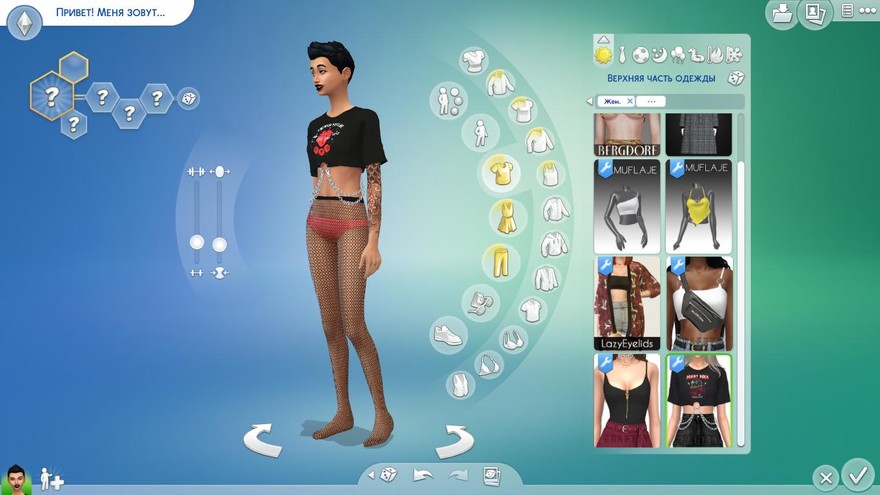
Task: Select the white crop top with belt bag
Action: pos(699,302)
